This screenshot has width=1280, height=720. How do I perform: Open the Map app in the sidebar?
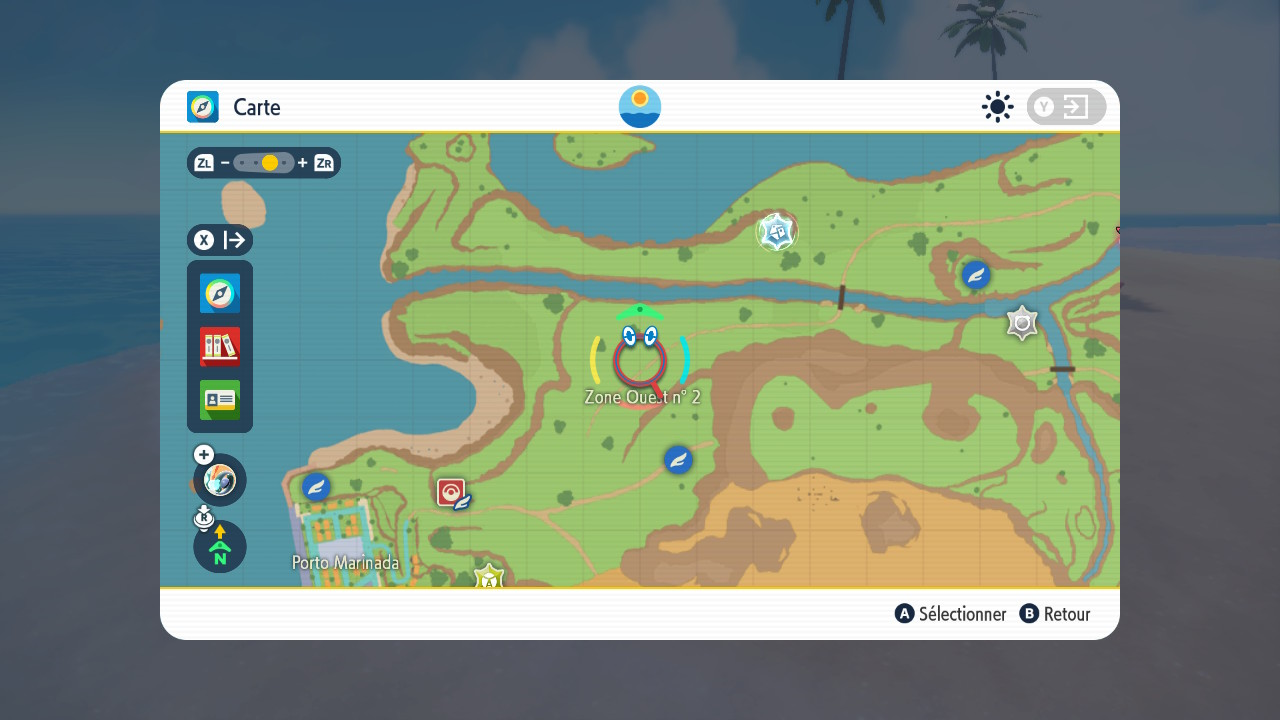pos(220,294)
